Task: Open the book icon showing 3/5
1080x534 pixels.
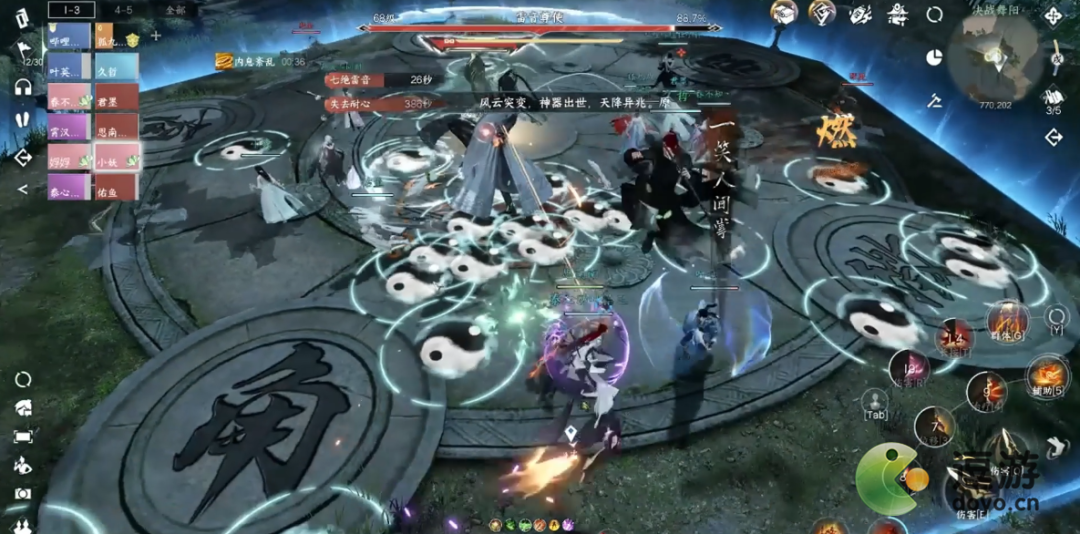Action: [x=1053, y=97]
